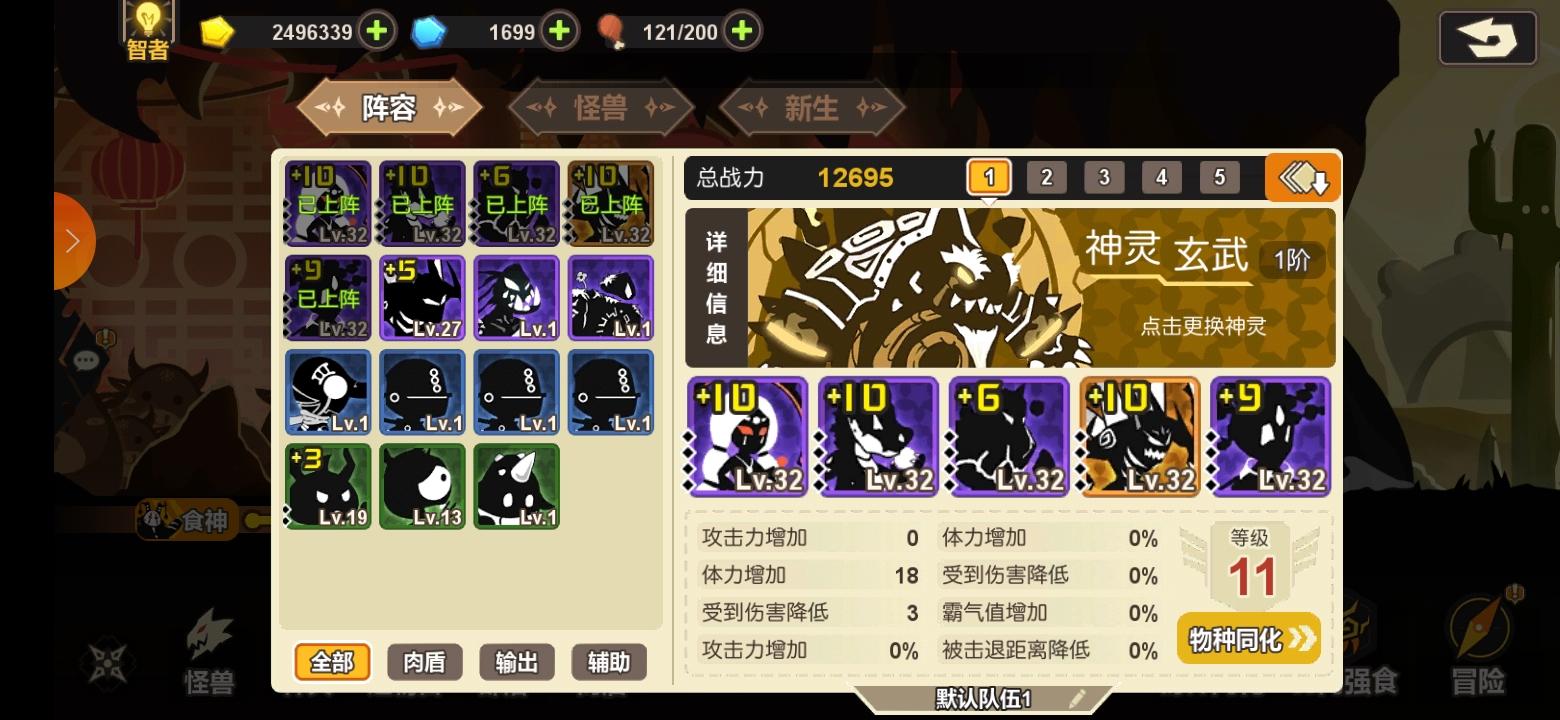Tap the 食神 badge icon on the left

click(x=185, y=521)
